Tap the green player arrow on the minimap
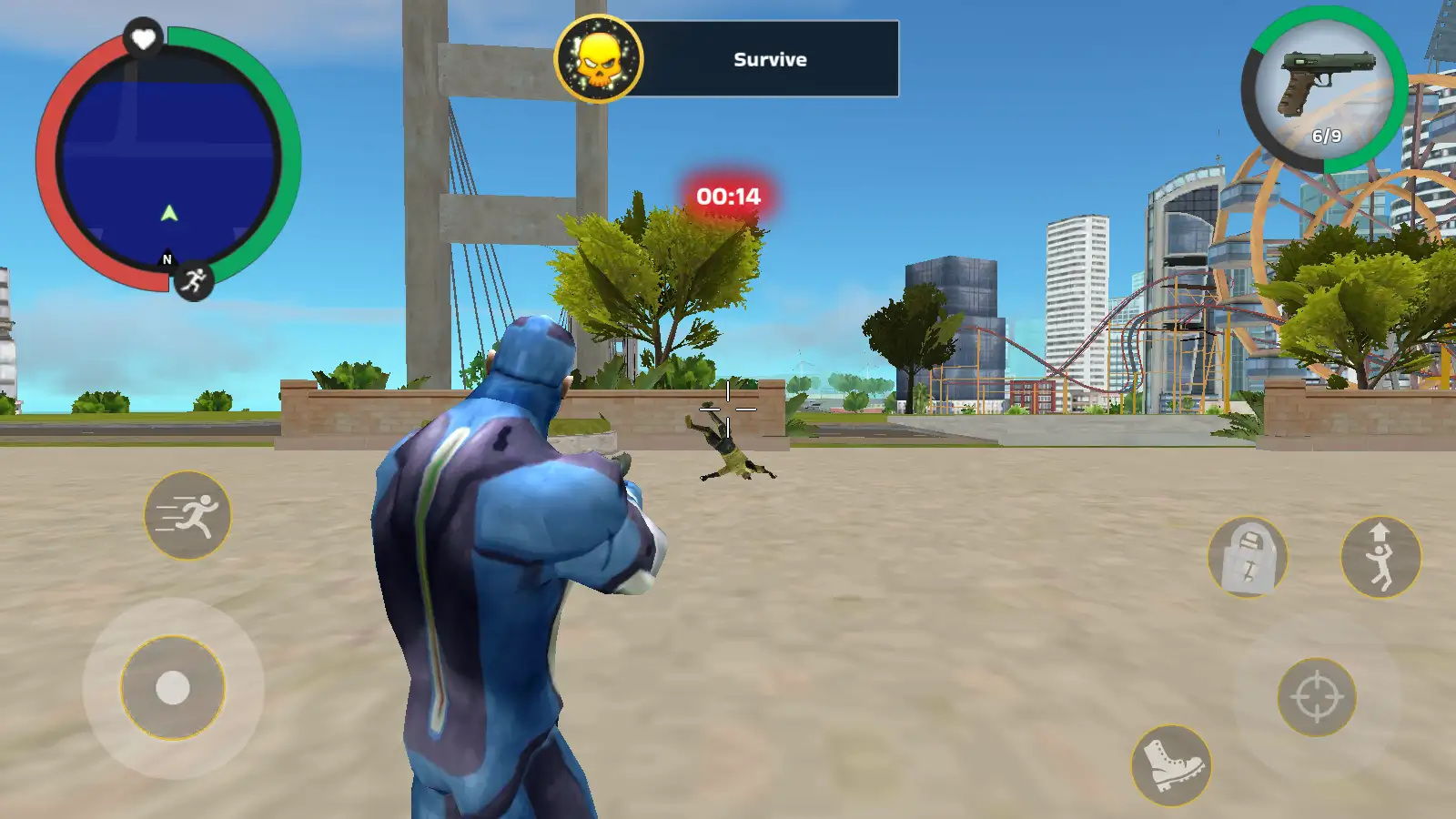The width and height of the screenshot is (1456, 819). [167, 211]
